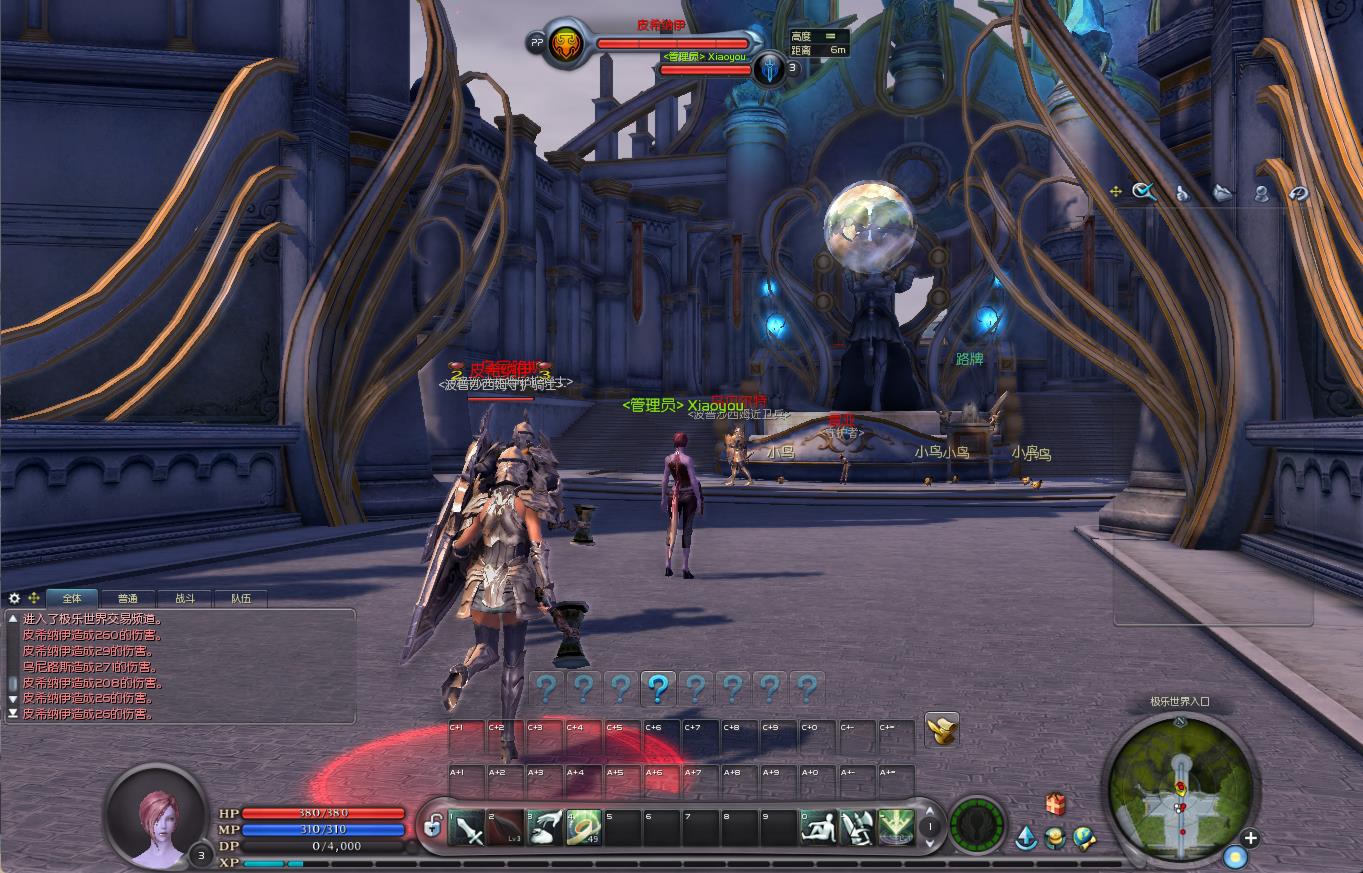Show the 全体 all-messages chat tab
Screen dimensions: 1363x873
coord(71,598)
